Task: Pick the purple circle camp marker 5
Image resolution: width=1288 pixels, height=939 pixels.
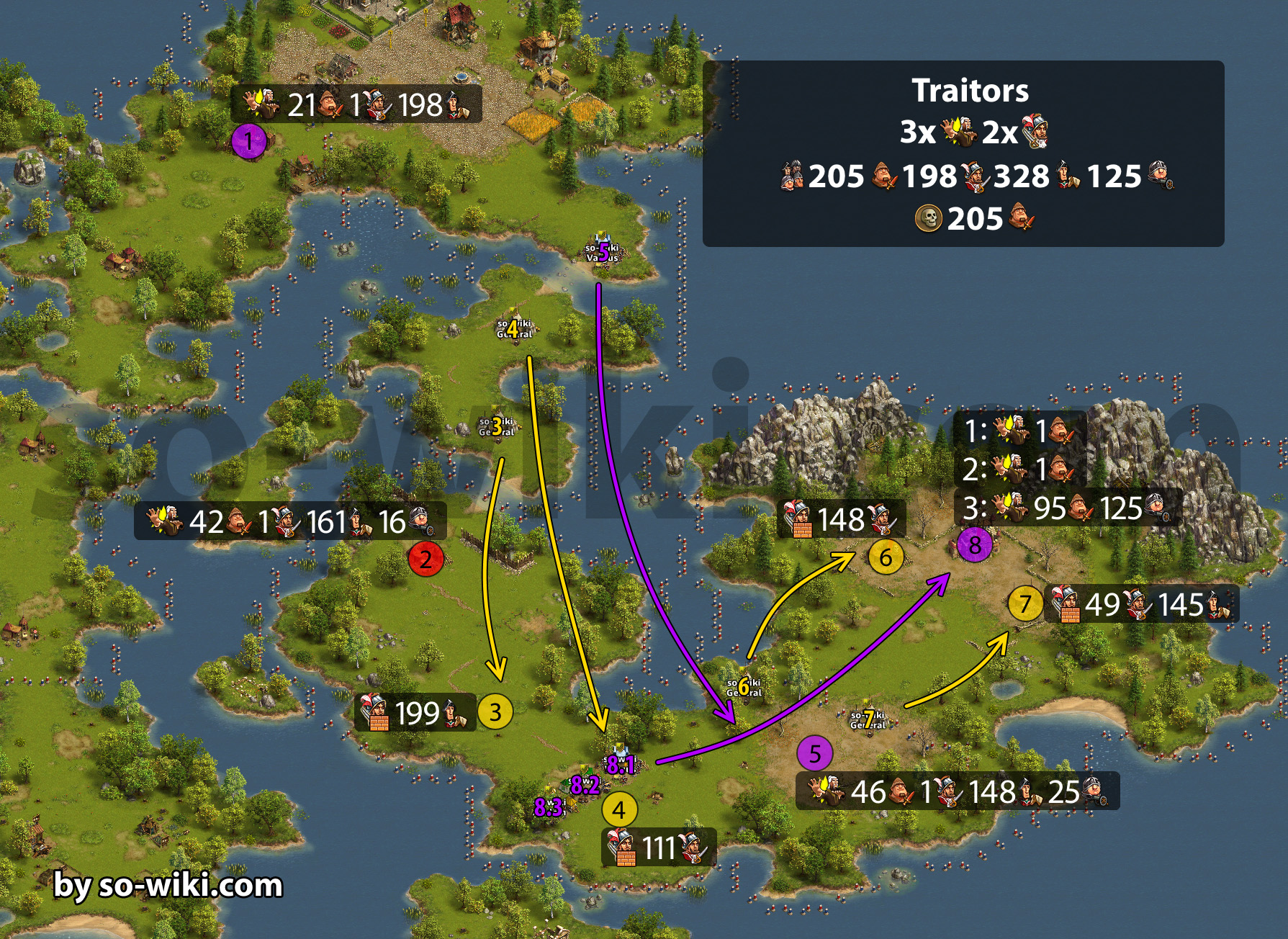Action: (814, 754)
